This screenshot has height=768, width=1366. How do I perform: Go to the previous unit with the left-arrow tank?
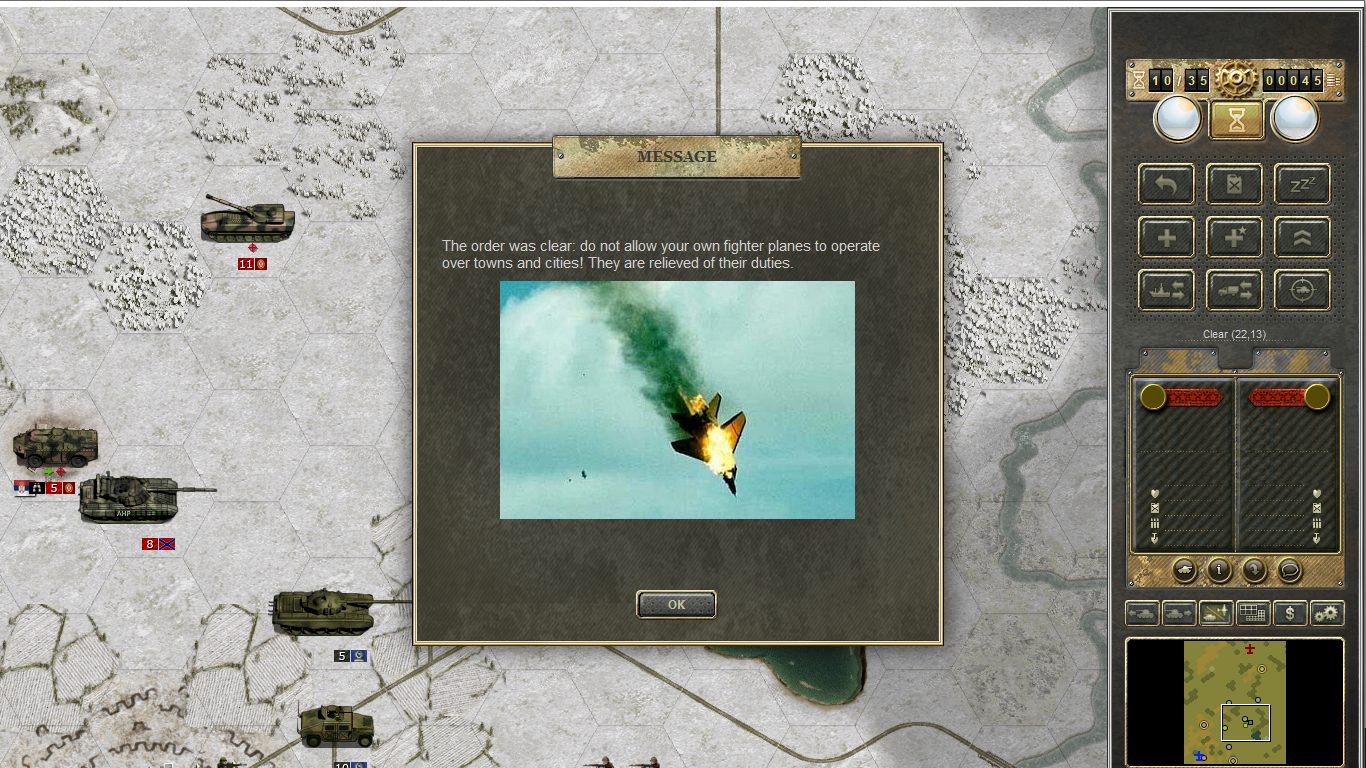[x=1143, y=613]
